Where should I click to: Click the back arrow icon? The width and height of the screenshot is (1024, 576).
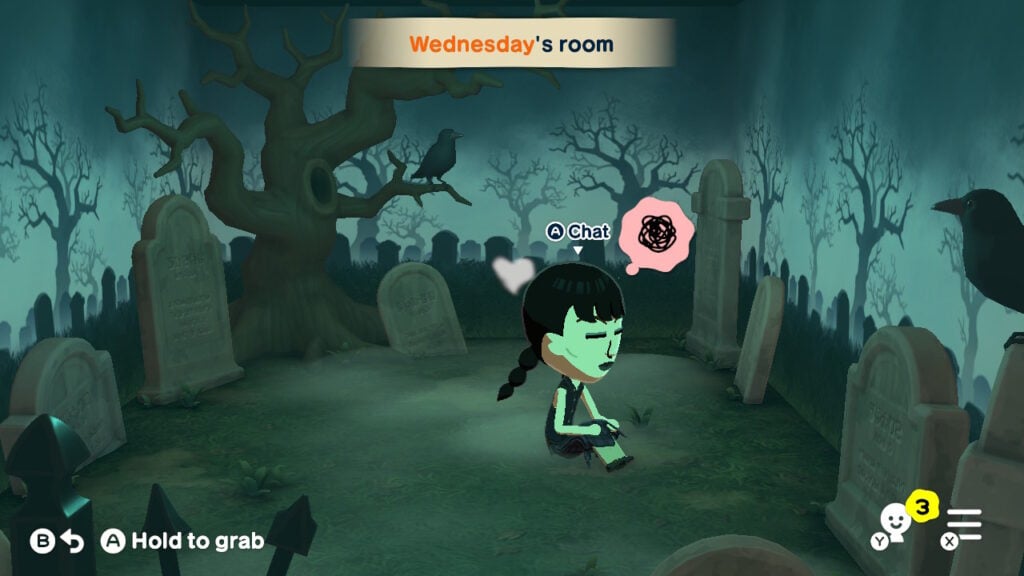71,541
